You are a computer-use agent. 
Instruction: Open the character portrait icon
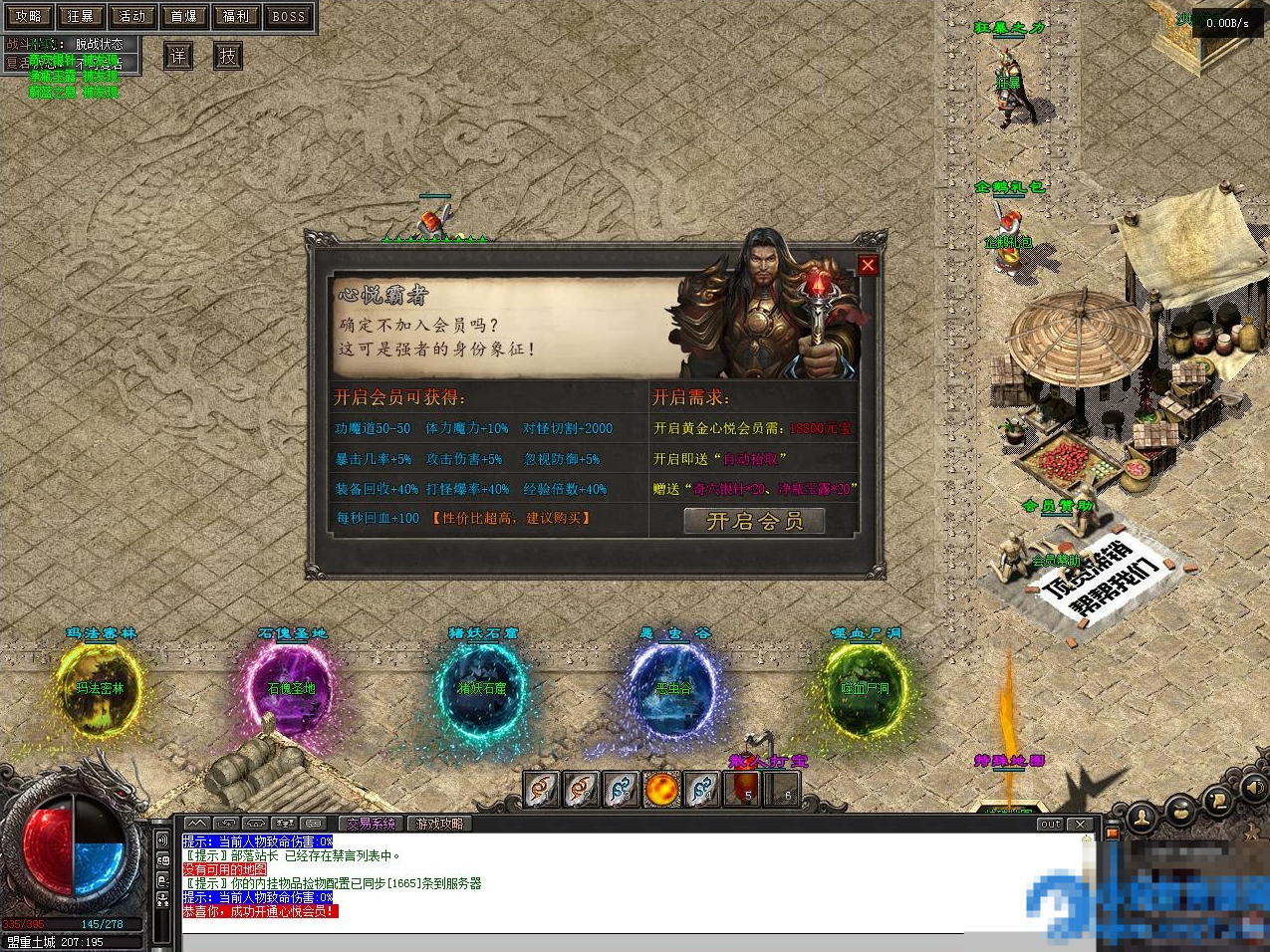point(1143,819)
